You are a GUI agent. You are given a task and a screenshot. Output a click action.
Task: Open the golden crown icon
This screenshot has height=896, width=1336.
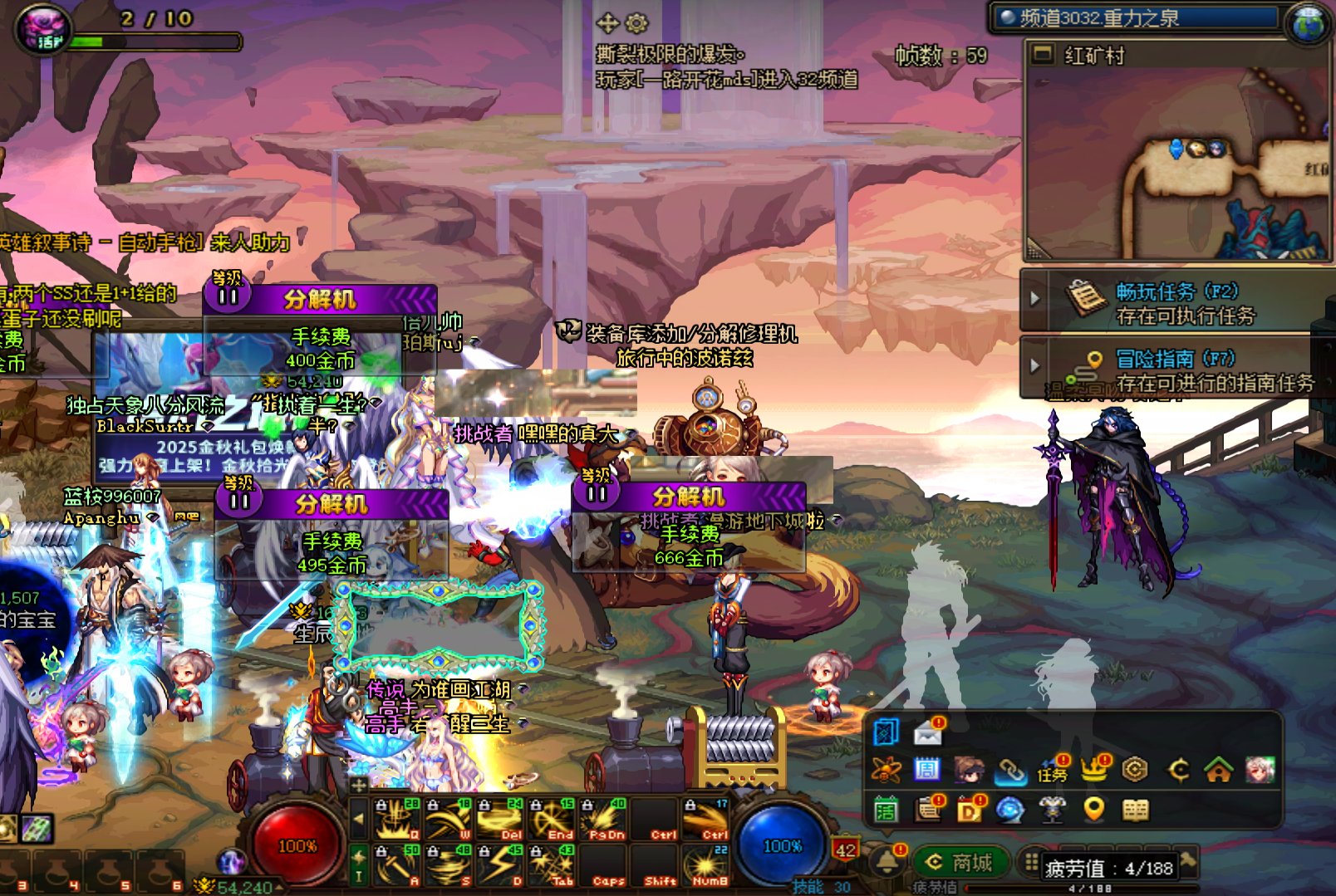pos(1094,771)
